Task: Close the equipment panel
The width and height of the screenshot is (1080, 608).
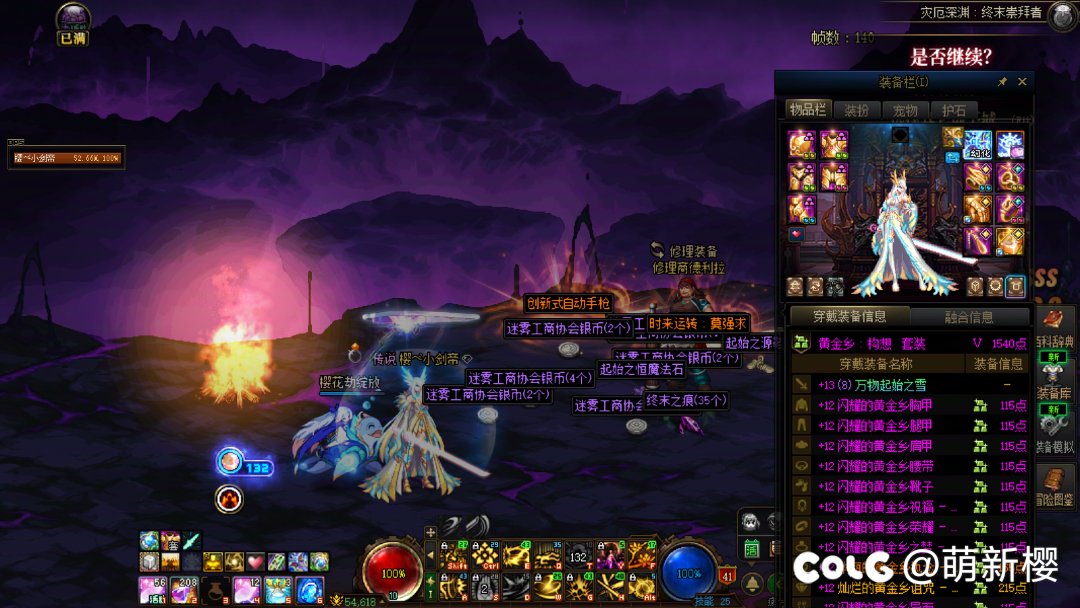Action: tap(1022, 82)
